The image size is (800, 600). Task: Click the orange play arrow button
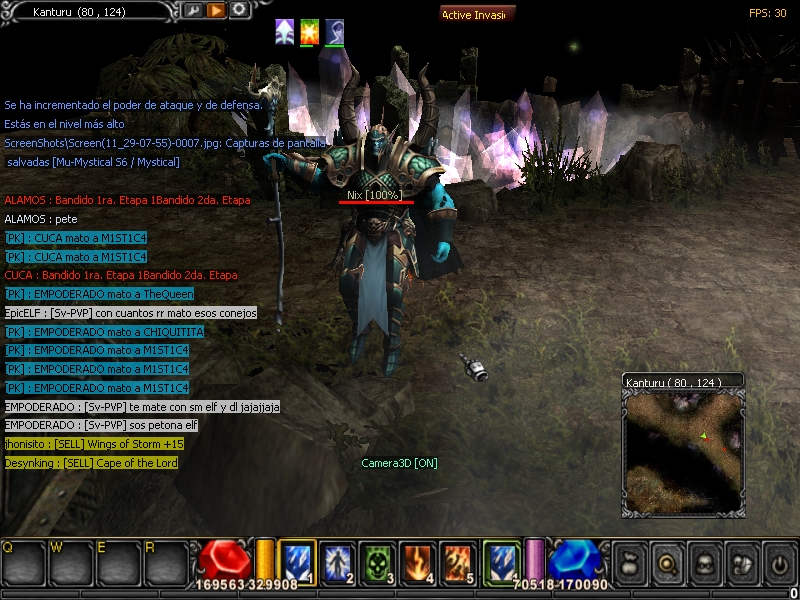pos(216,11)
